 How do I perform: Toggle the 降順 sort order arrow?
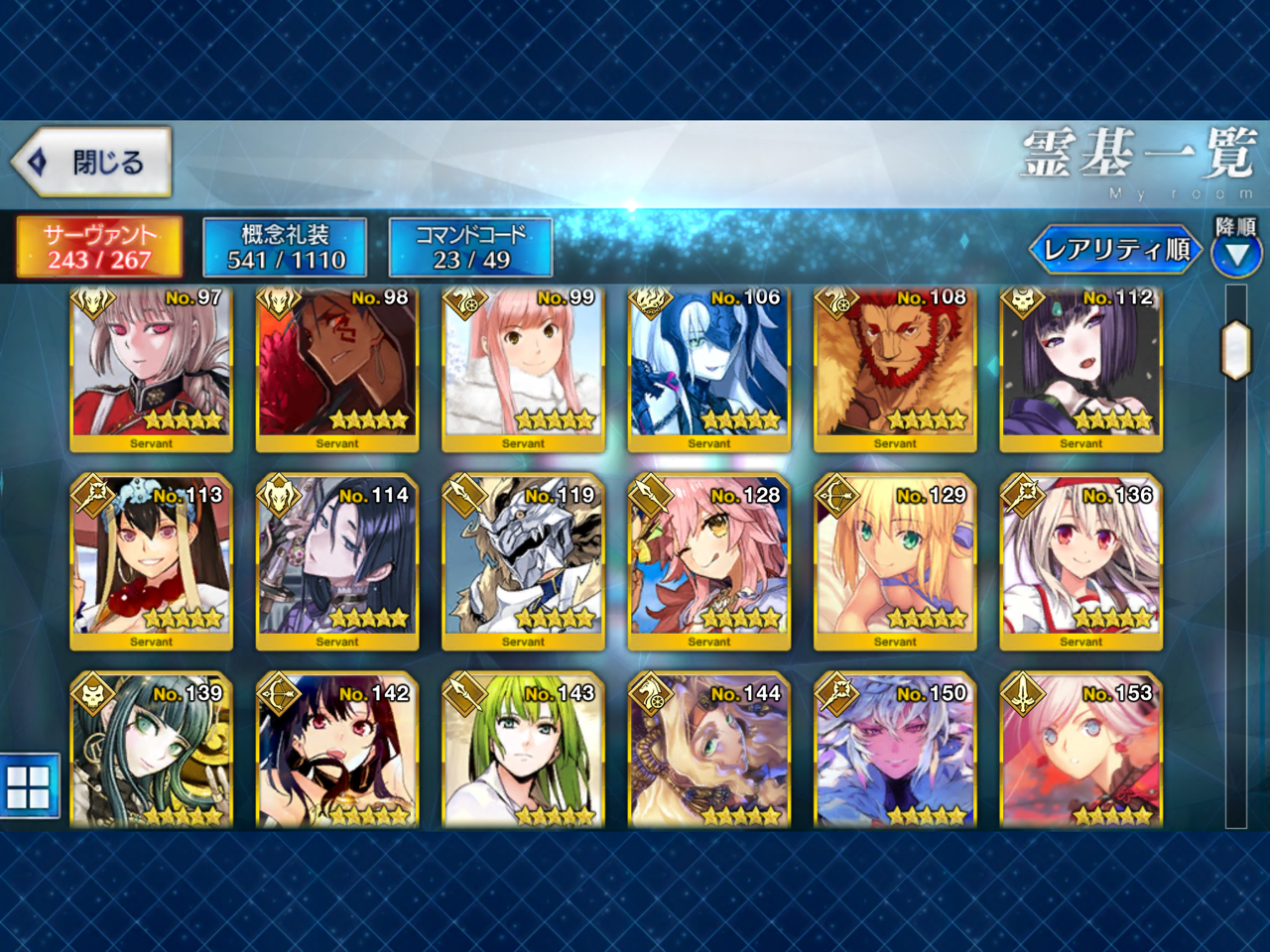pyautogui.click(x=1236, y=255)
